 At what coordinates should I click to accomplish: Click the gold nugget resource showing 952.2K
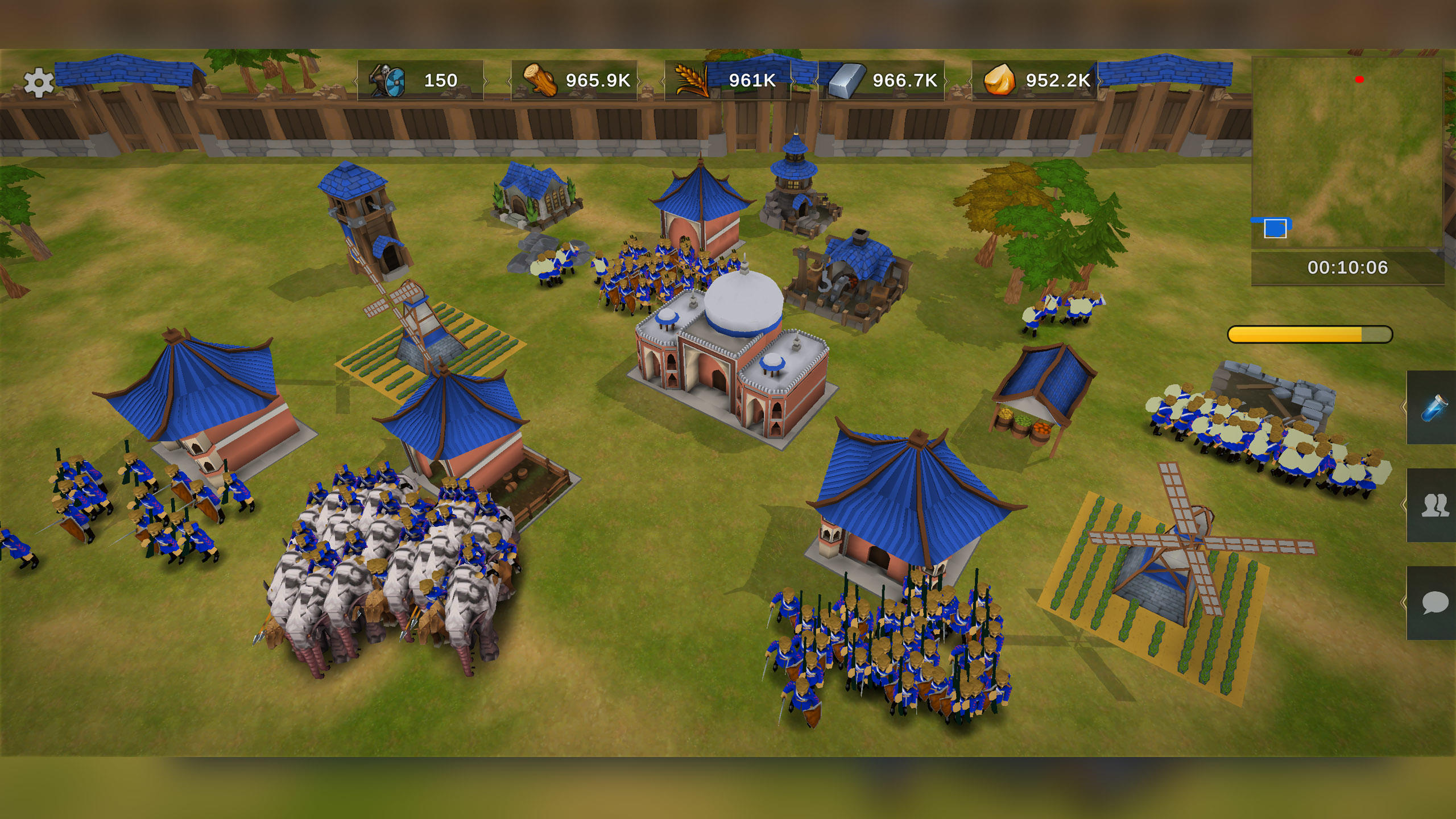tap(1035, 81)
